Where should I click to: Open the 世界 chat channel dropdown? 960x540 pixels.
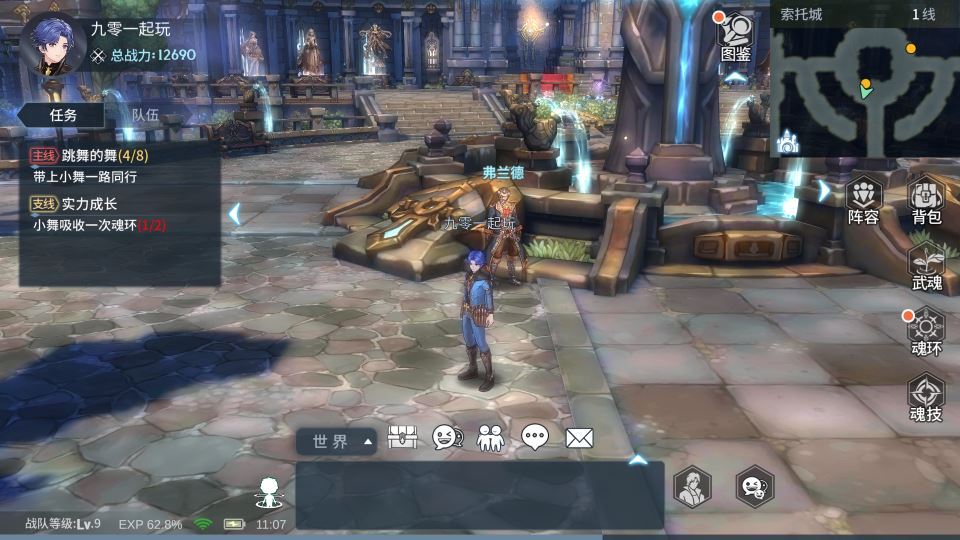[x=337, y=441]
